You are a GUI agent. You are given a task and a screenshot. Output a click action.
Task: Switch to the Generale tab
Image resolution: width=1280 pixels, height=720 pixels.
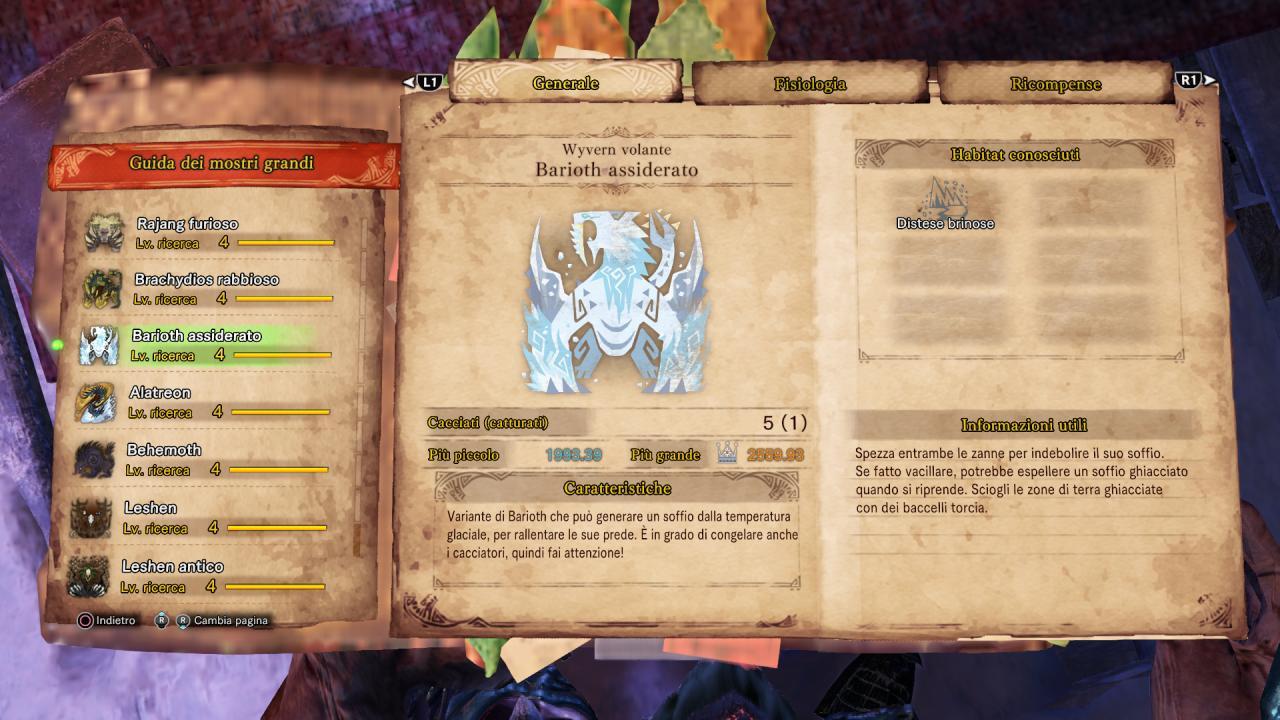point(566,83)
